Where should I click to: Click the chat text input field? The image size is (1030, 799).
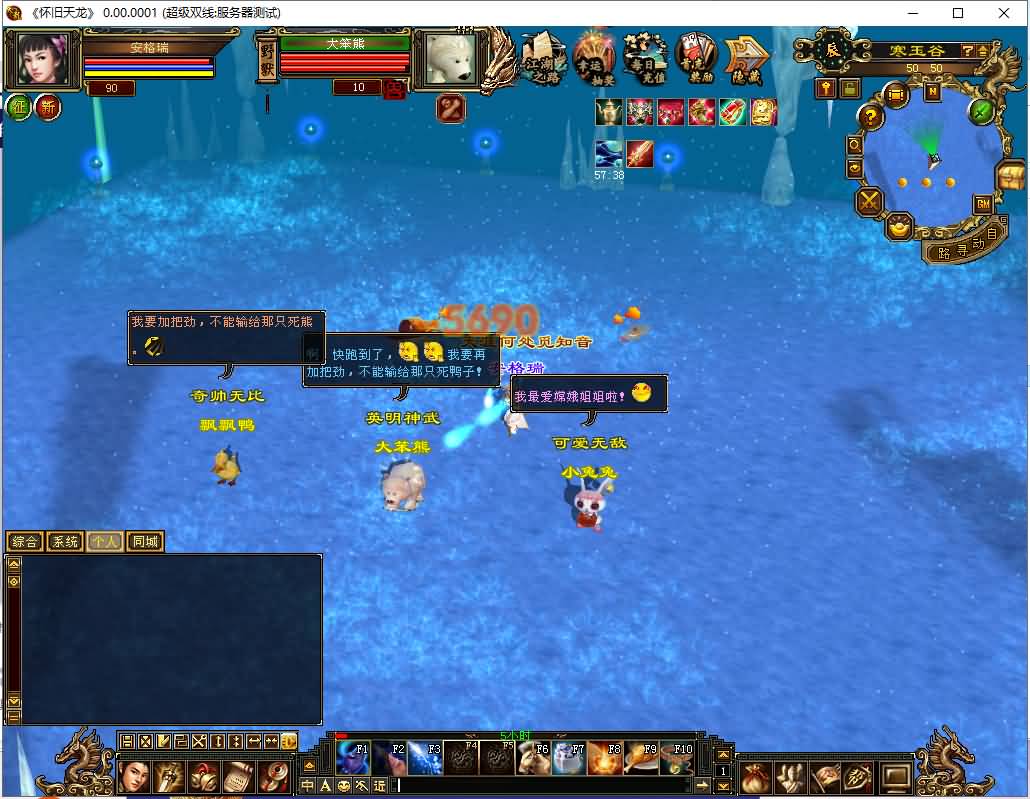click(550, 785)
